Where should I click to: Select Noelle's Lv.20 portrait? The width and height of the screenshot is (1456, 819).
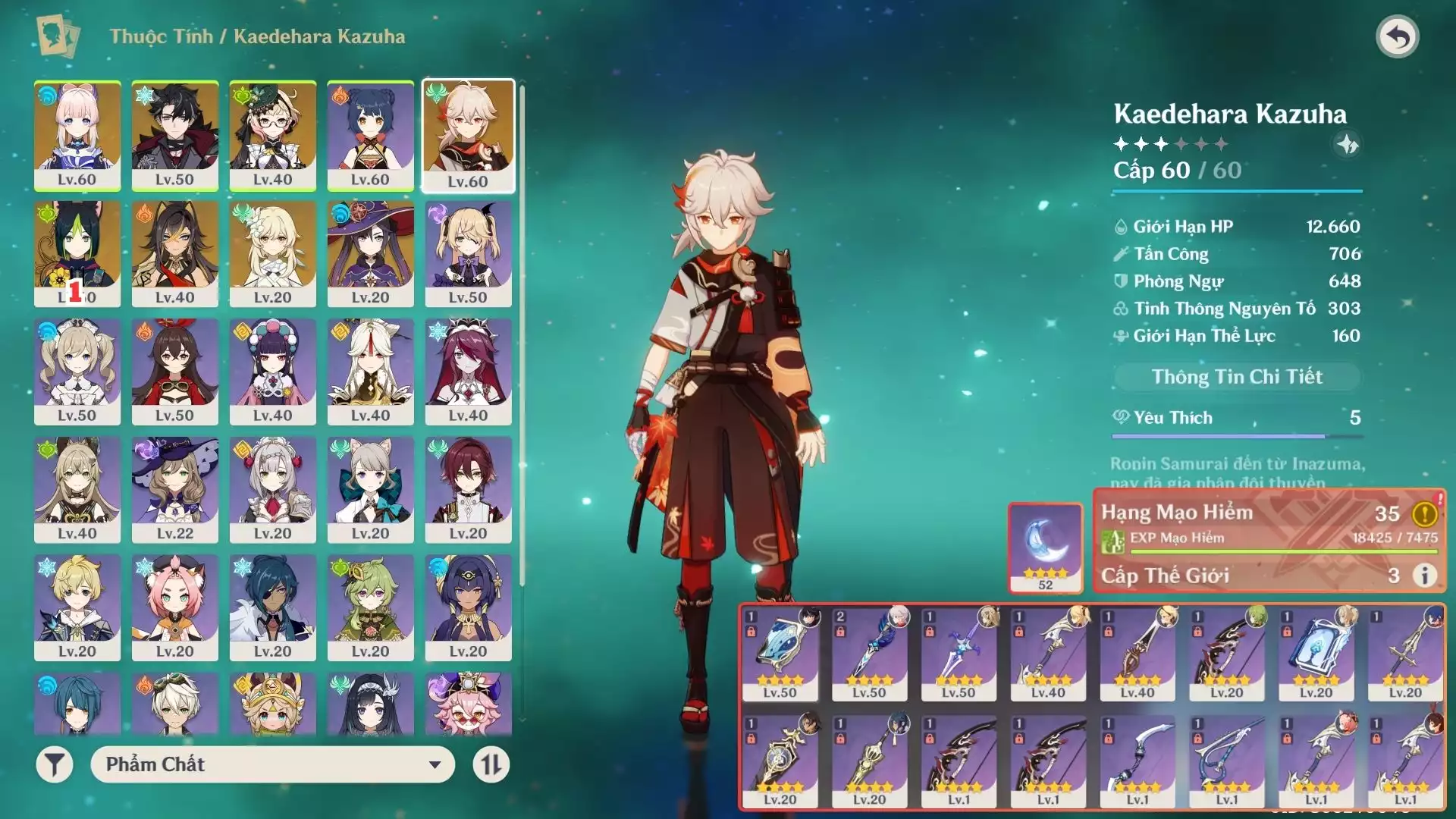tap(273, 489)
